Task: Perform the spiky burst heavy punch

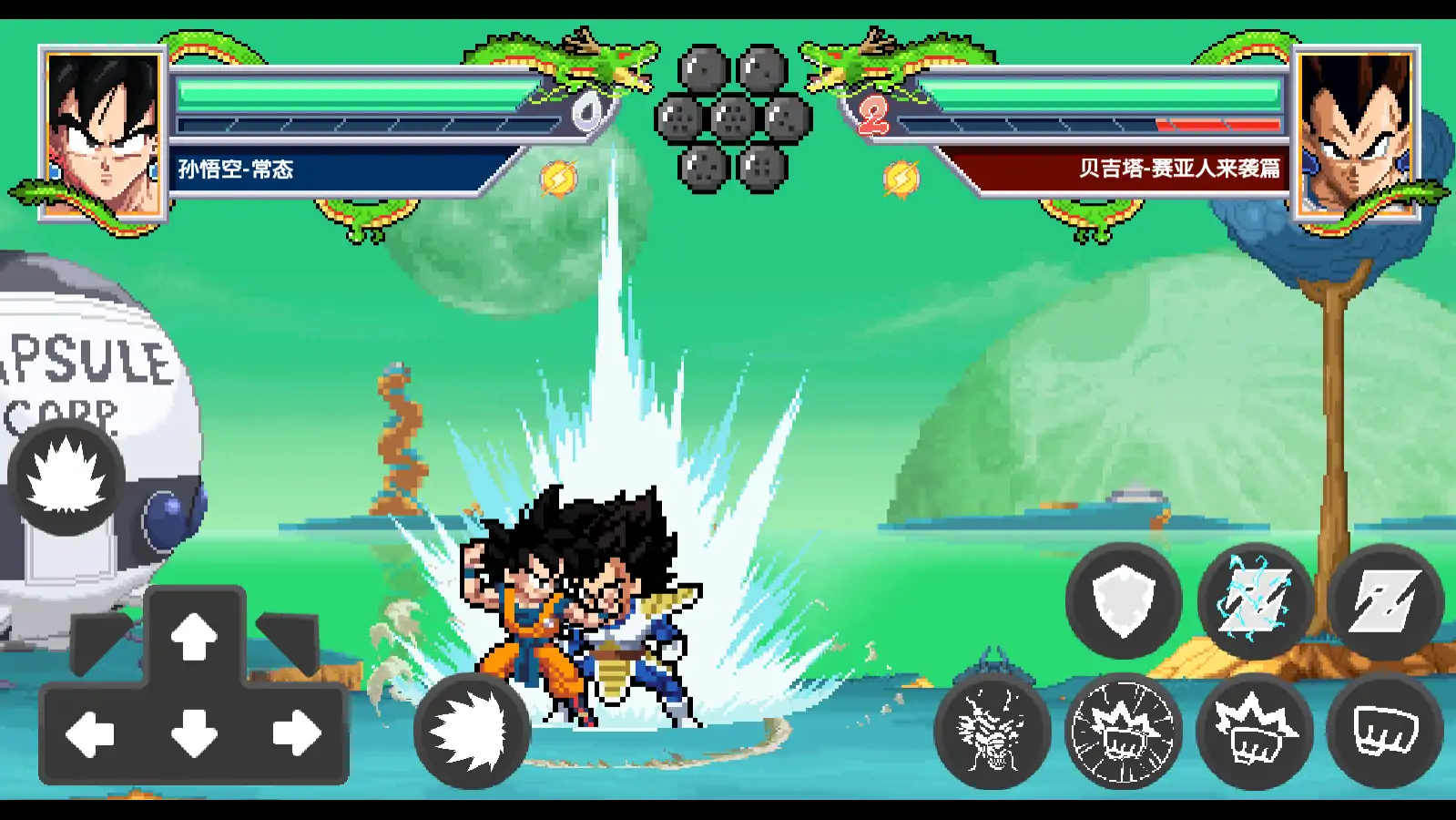Action: [x=1255, y=731]
